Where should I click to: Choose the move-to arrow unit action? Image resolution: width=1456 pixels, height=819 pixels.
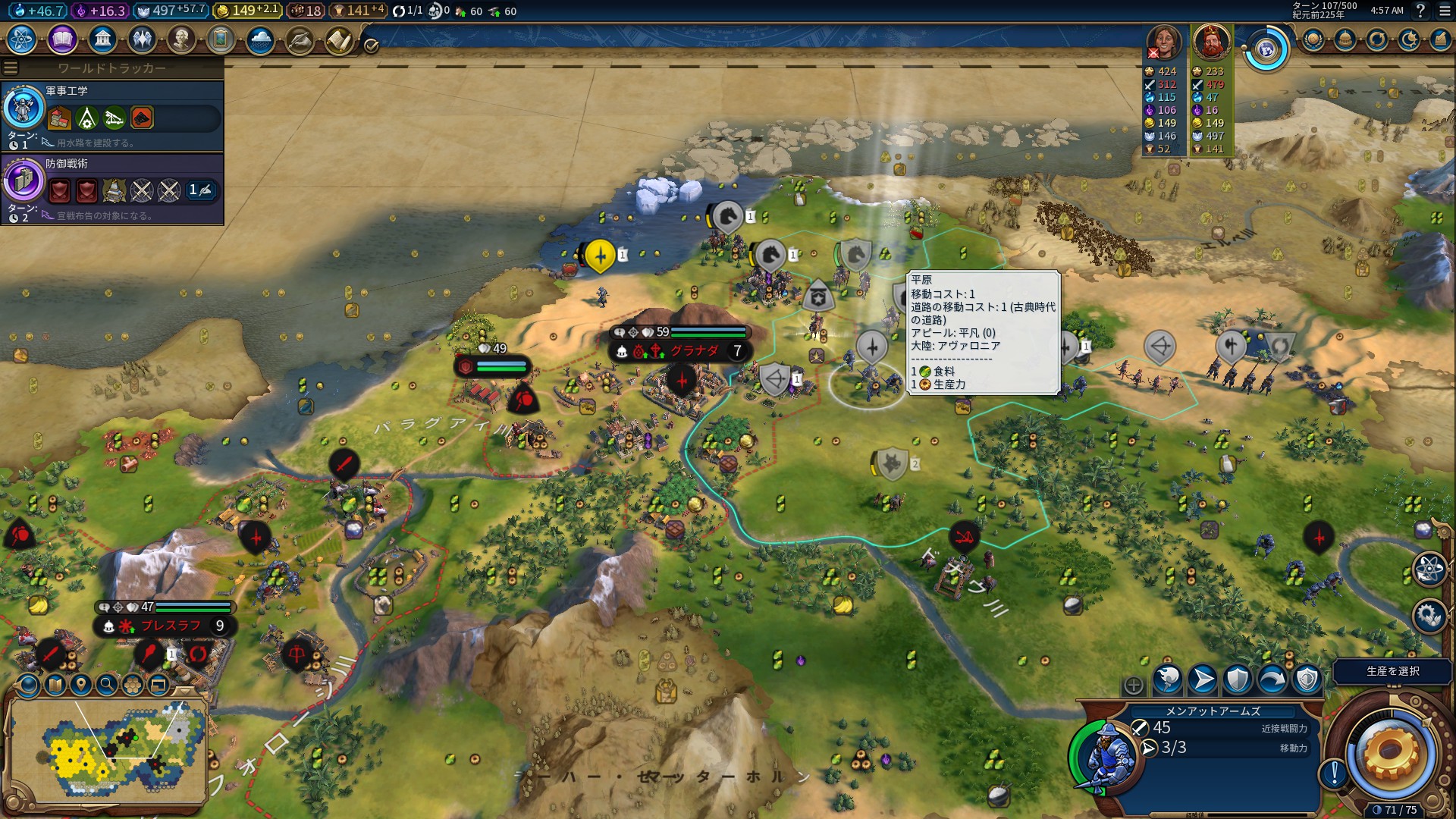pos(1203,680)
